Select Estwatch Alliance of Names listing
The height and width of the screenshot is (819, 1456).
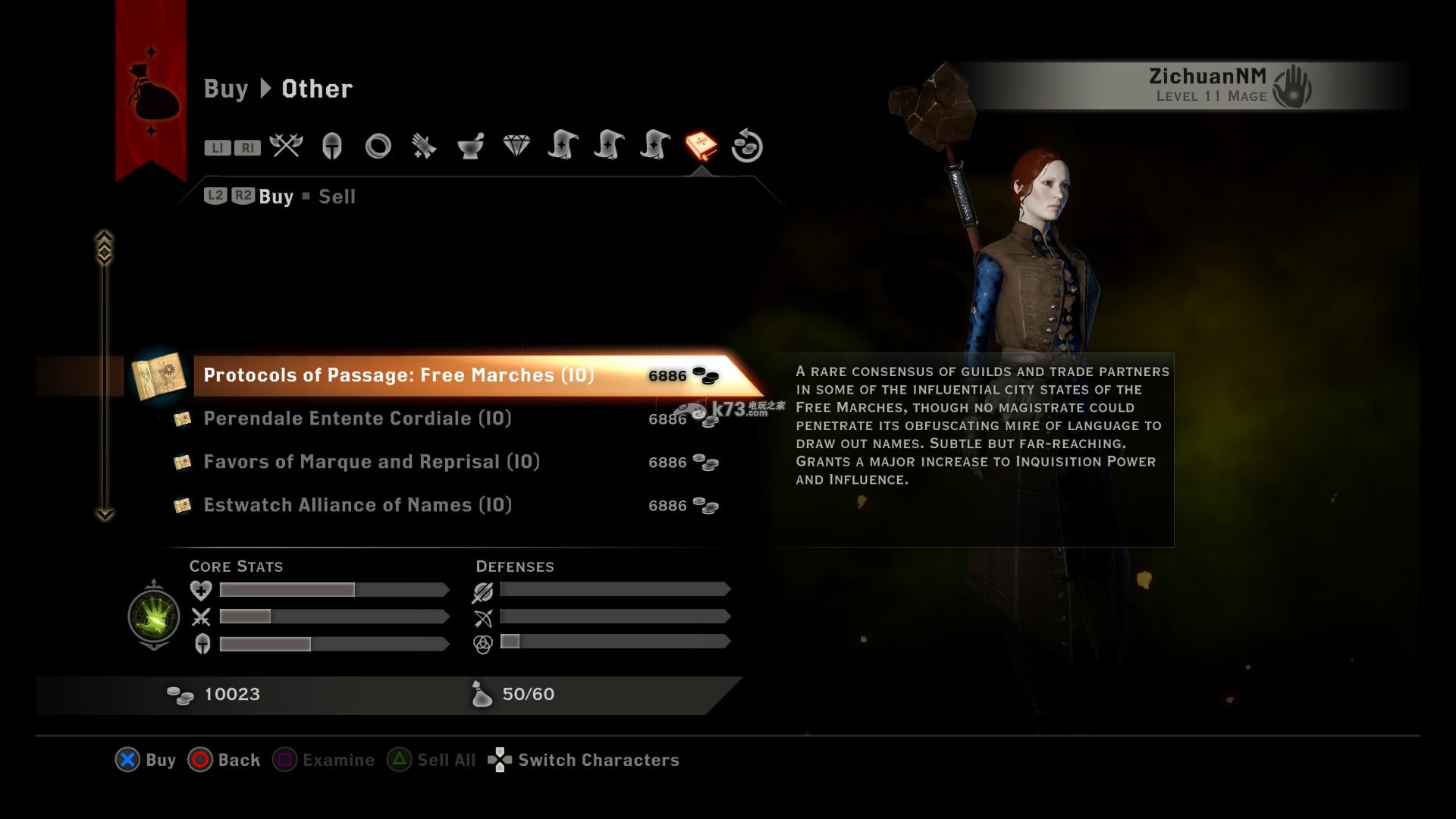pyautogui.click(x=357, y=505)
